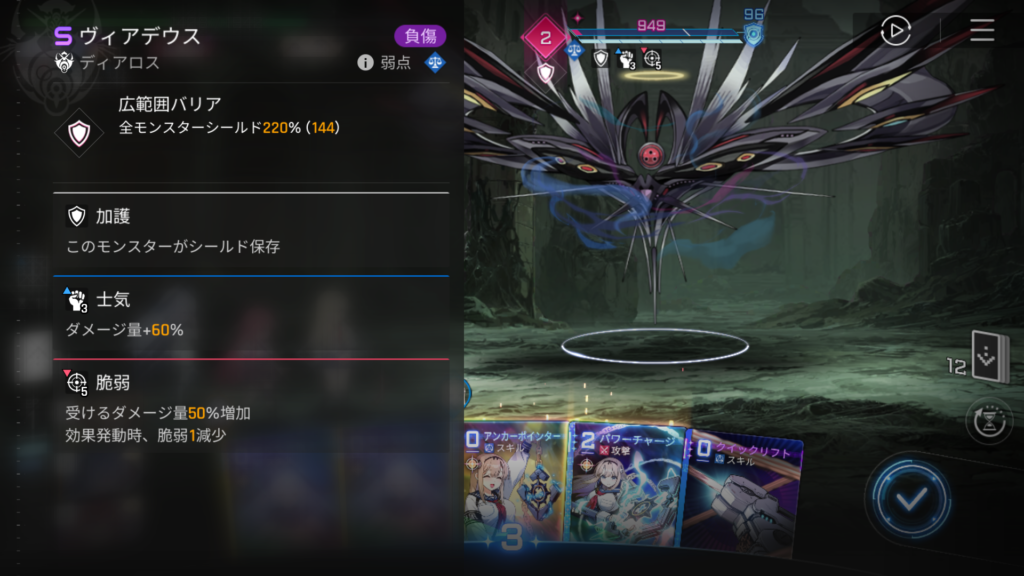Image resolution: width=1024 pixels, height=576 pixels.
Task: Tap the enemy's vulnerable crosshair status icon
Action: tap(652, 60)
